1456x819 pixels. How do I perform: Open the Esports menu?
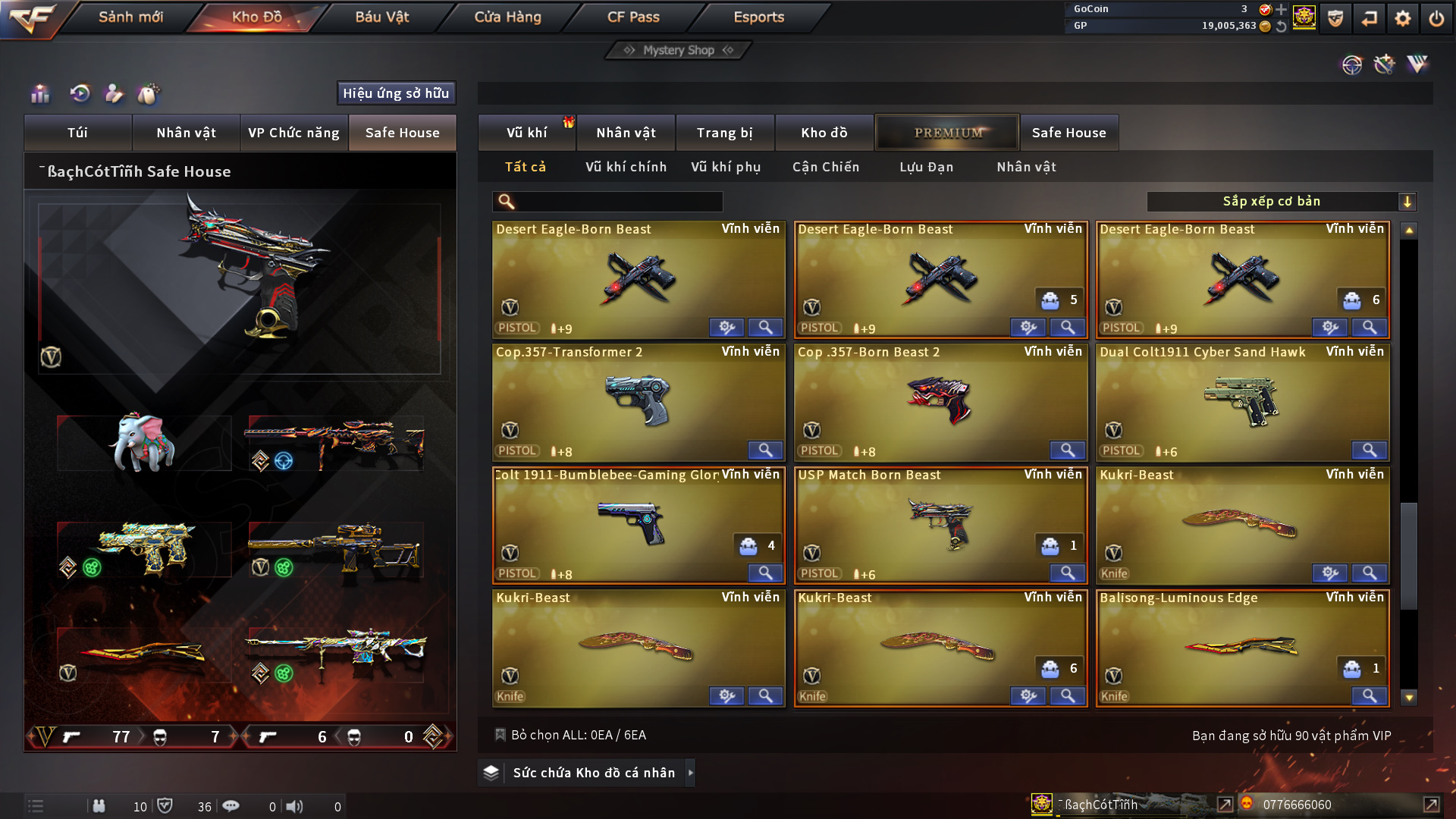tap(758, 17)
